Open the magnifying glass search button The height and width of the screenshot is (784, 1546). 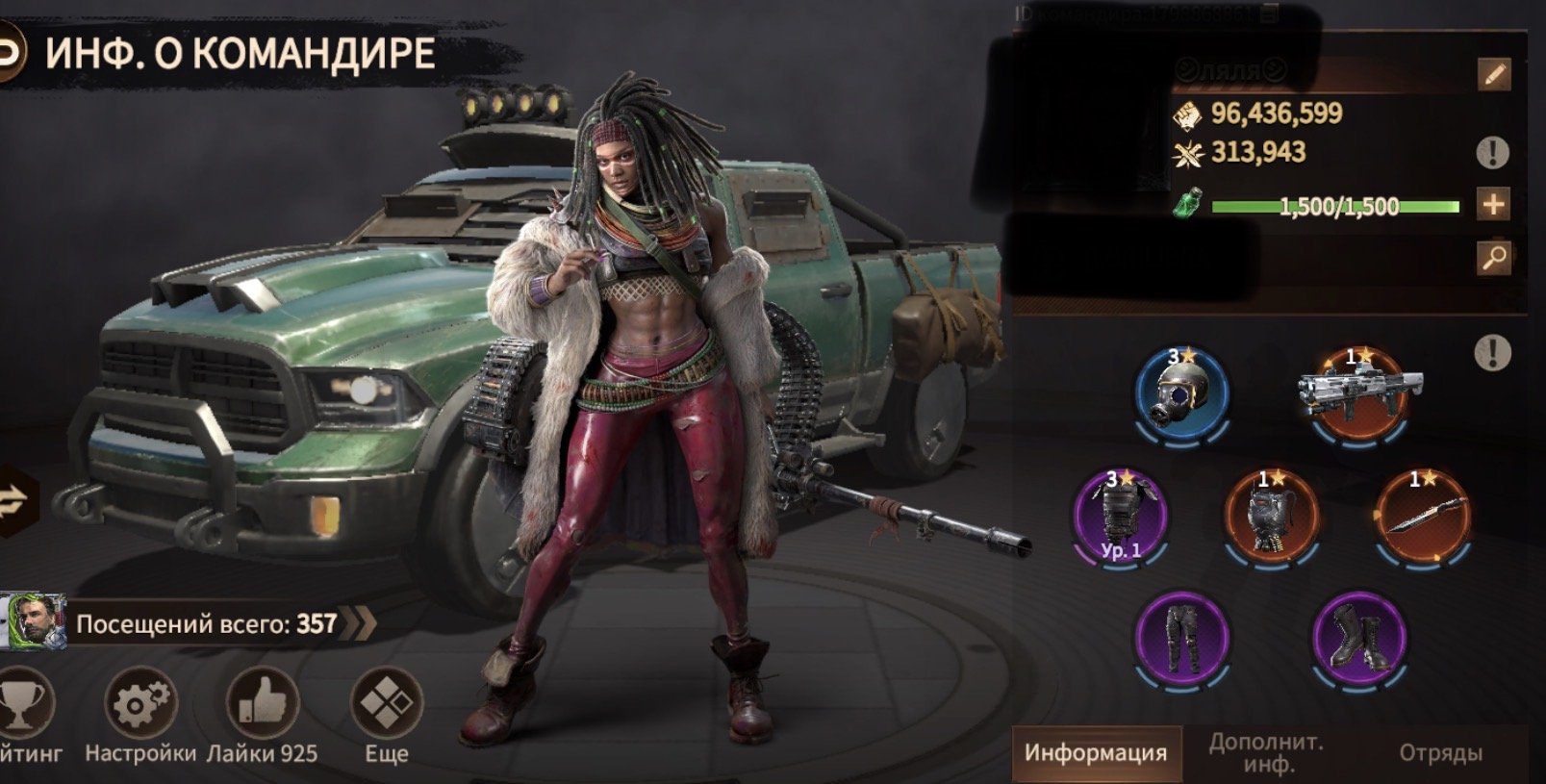(x=1493, y=257)
